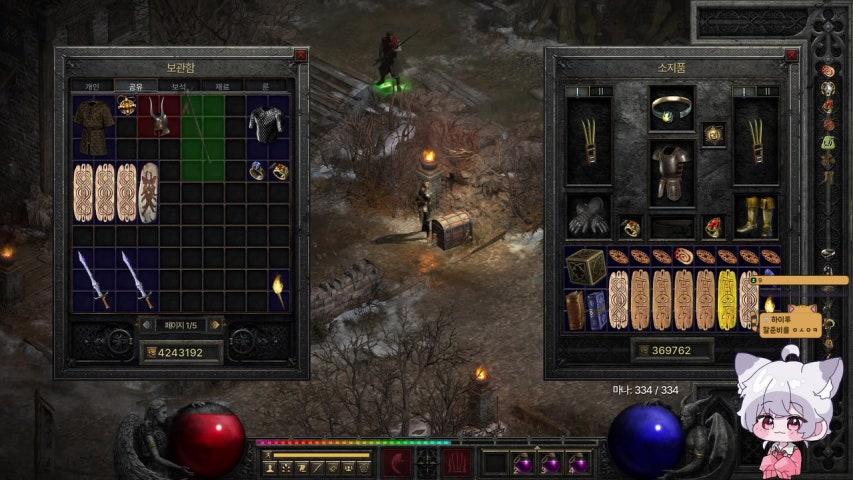This screenshot has width=853, height=480.
Task: Switch to the 개인 stash tab
Action: point(92,86)
